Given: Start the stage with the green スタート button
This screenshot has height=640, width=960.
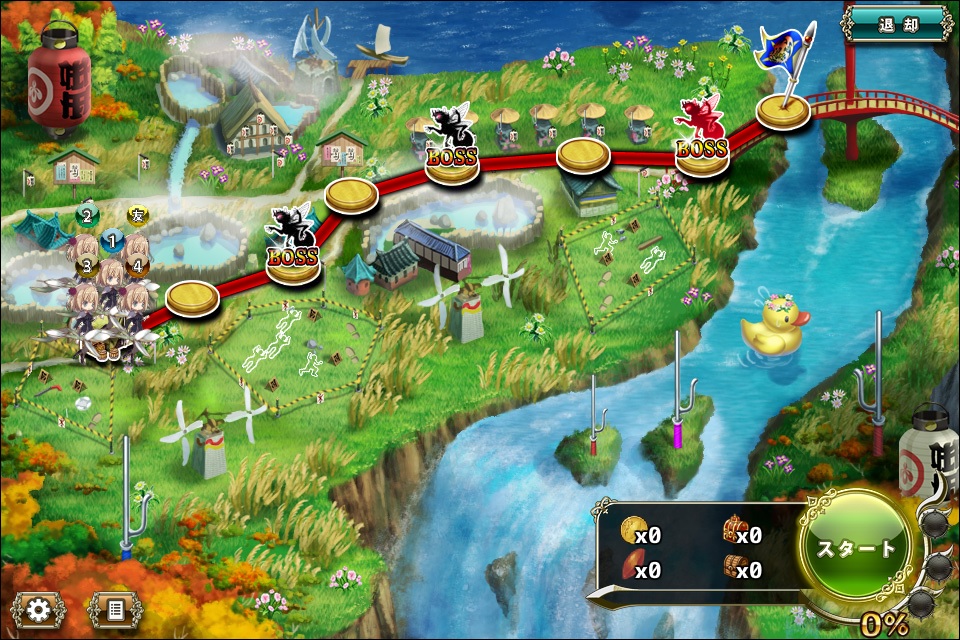Looking at the screenshot, I should (x=857, y=549).
